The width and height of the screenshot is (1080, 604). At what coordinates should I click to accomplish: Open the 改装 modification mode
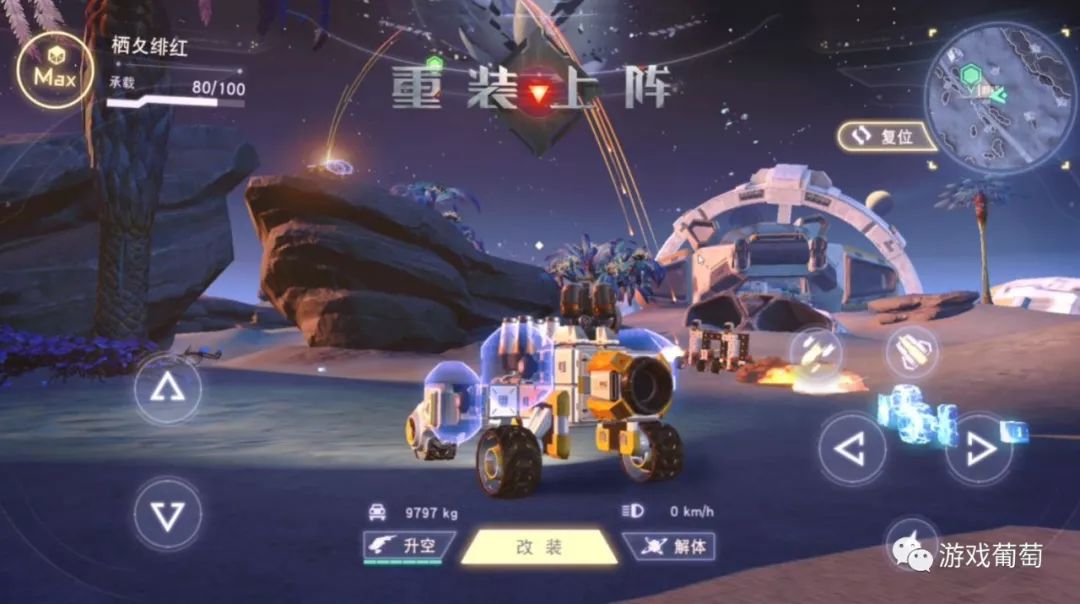tap(539, 547)
